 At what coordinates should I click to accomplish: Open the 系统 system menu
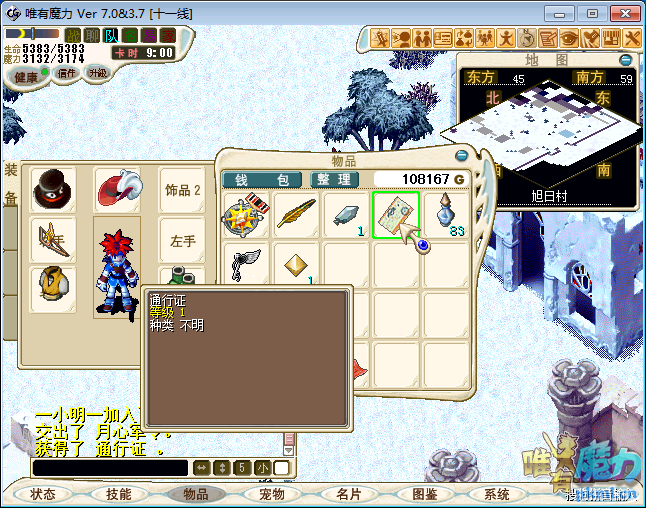(497, 494)
